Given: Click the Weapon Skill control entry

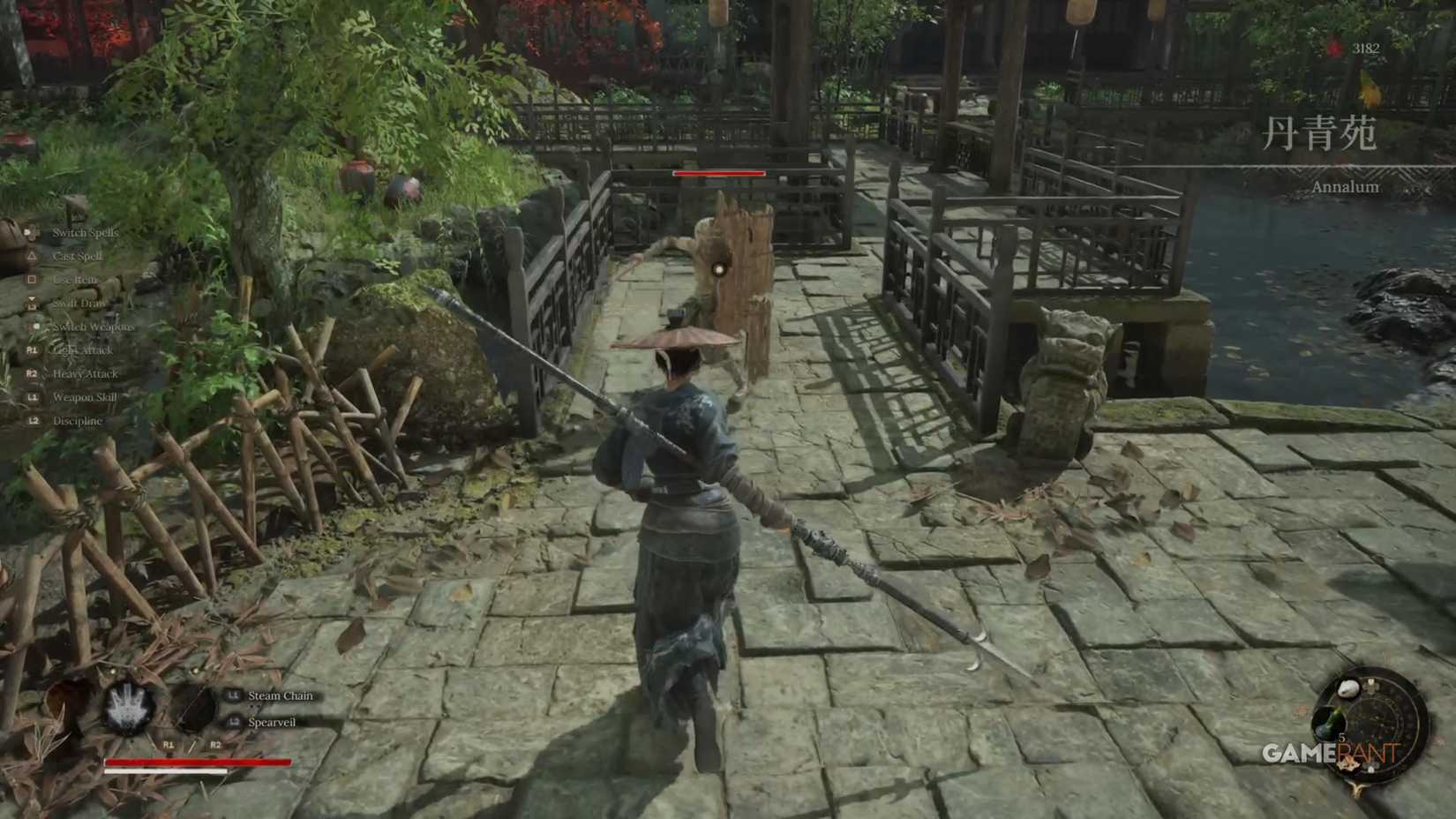Looking at the screenshot, I should pos(84,397).
